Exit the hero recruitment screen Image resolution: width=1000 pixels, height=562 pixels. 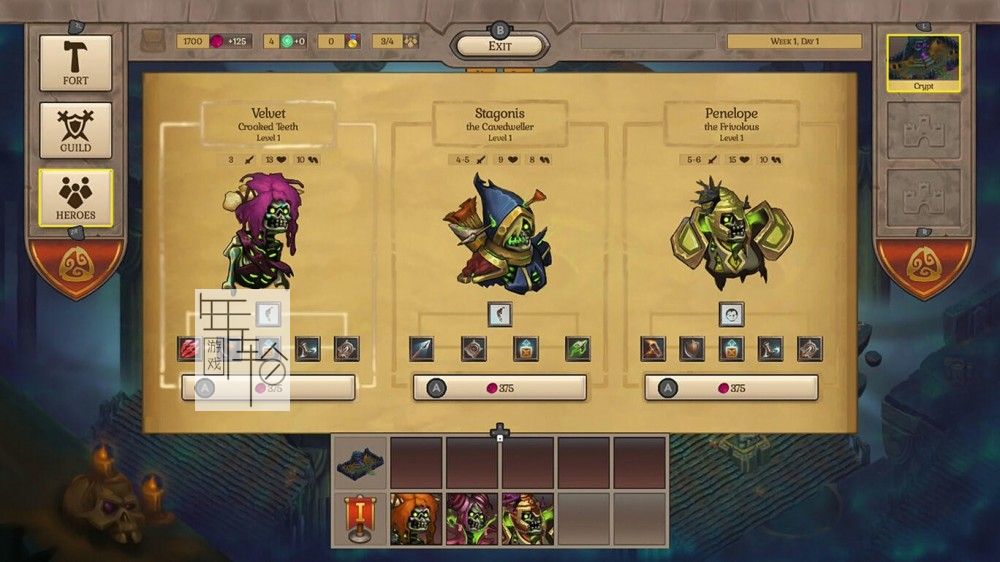pyautogui.click(x=500, y=46)
